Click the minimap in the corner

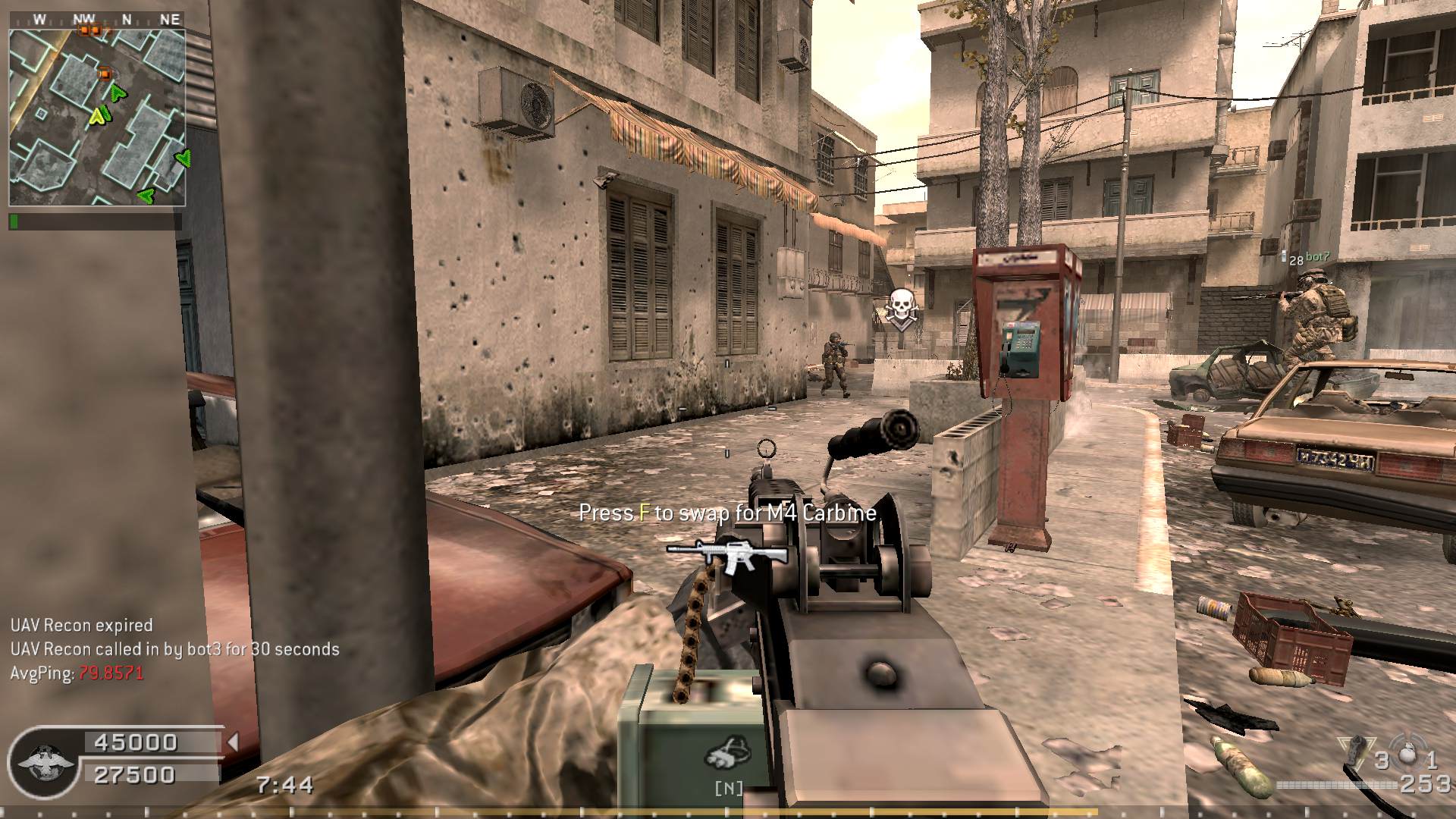click(97, 118)
